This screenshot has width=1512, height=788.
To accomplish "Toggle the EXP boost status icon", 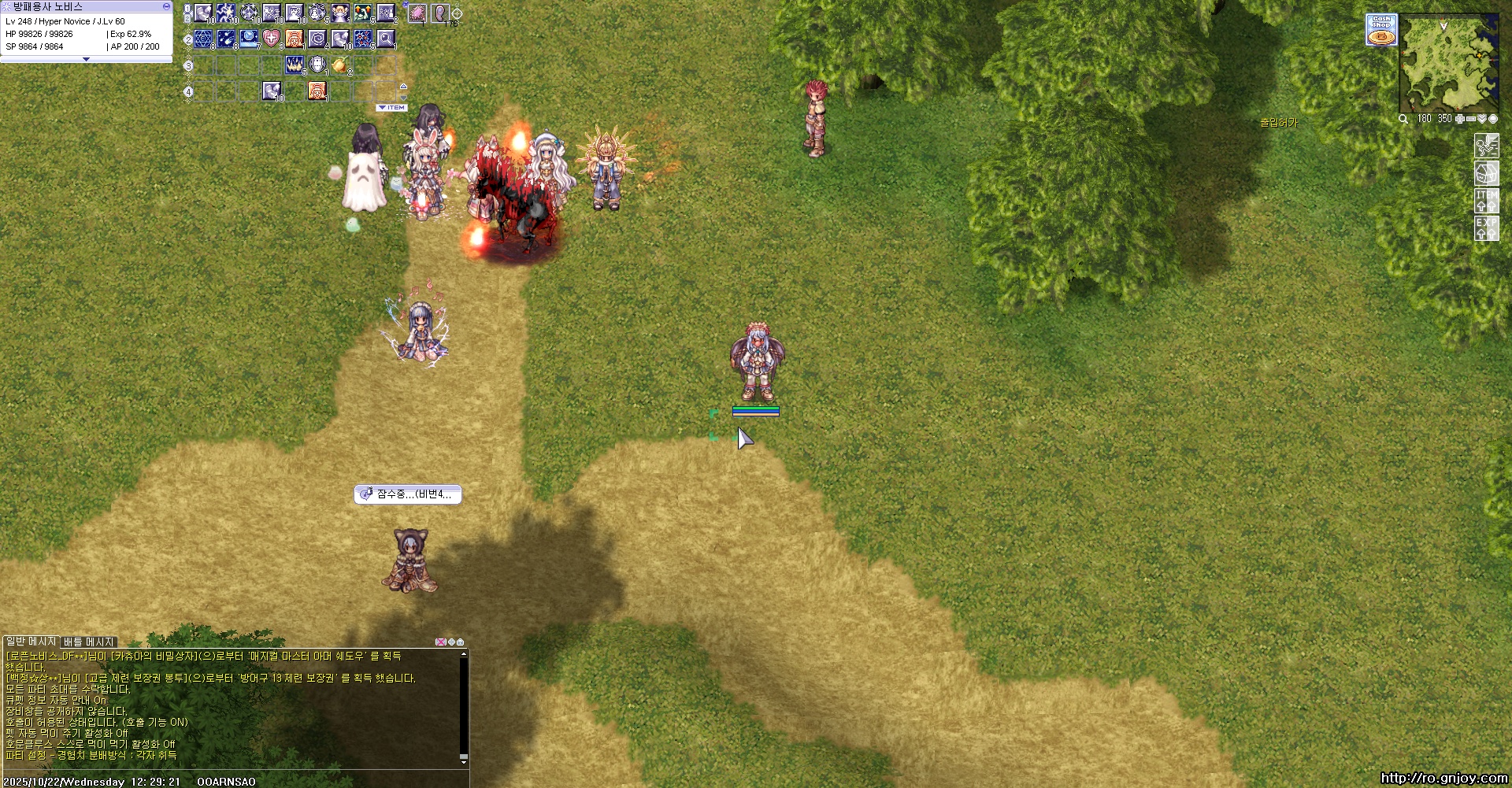I will pyautogui.click(x=1486, y=228).
